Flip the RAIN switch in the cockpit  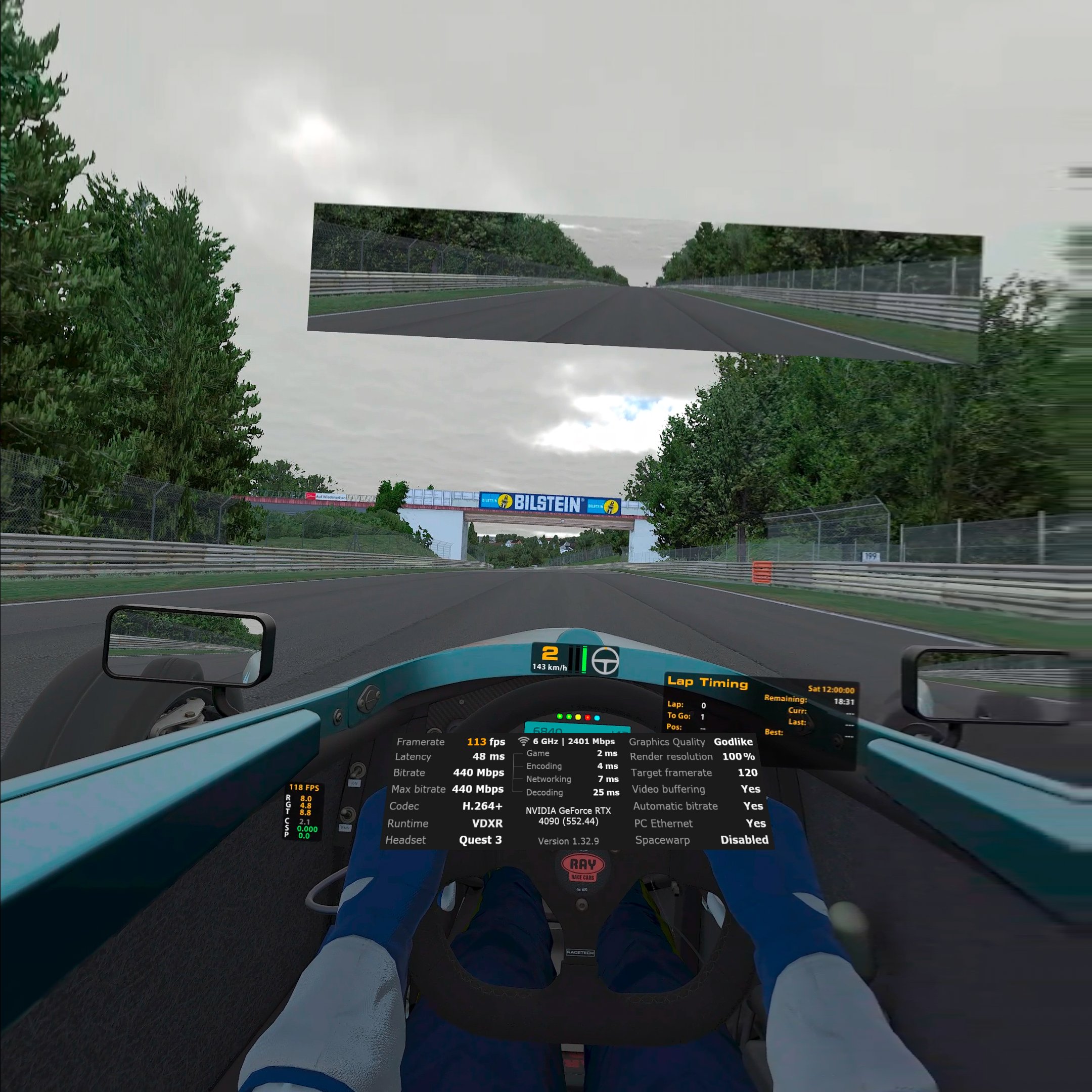pos(348,814)
